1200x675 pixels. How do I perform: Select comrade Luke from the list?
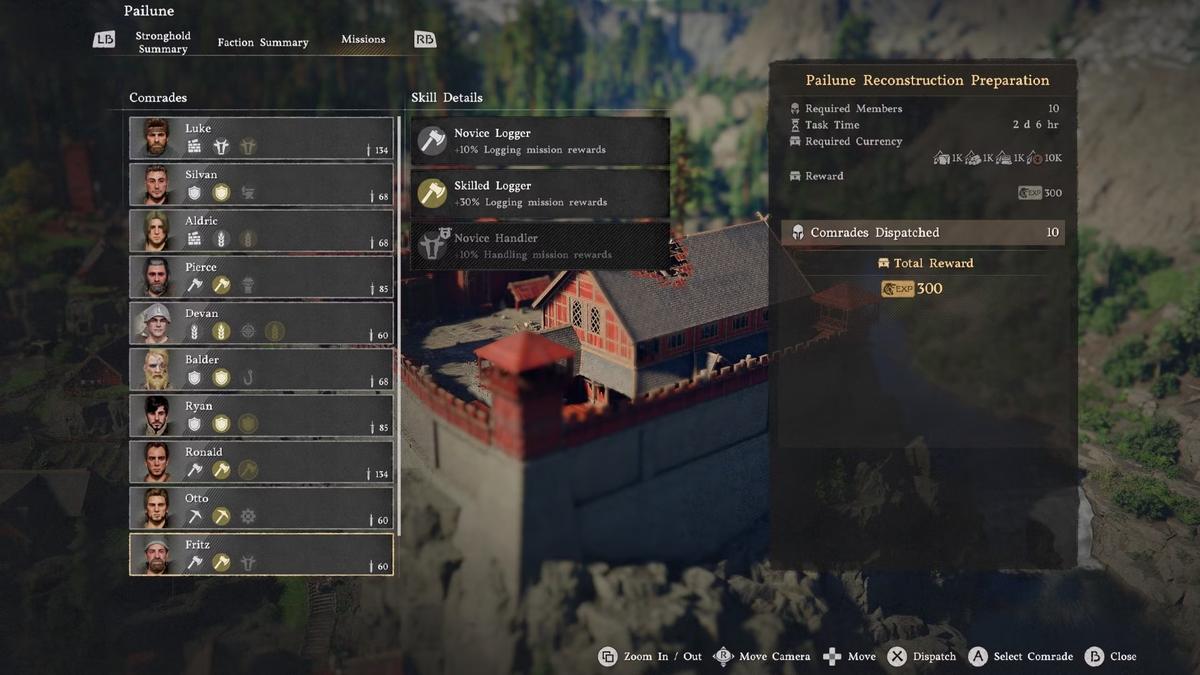(x=261, y=138)
